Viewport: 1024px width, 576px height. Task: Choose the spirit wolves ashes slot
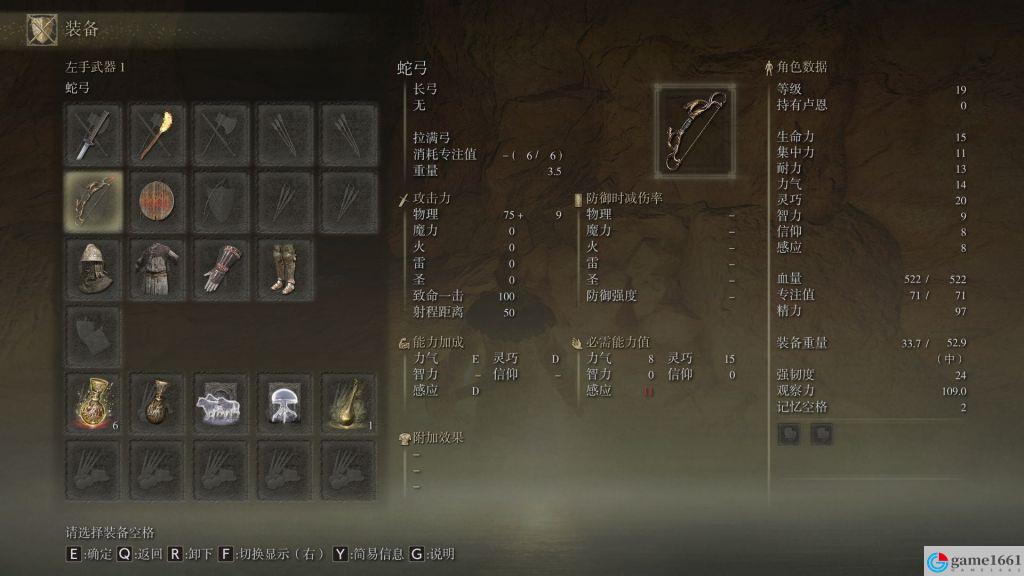coord(222,403)
